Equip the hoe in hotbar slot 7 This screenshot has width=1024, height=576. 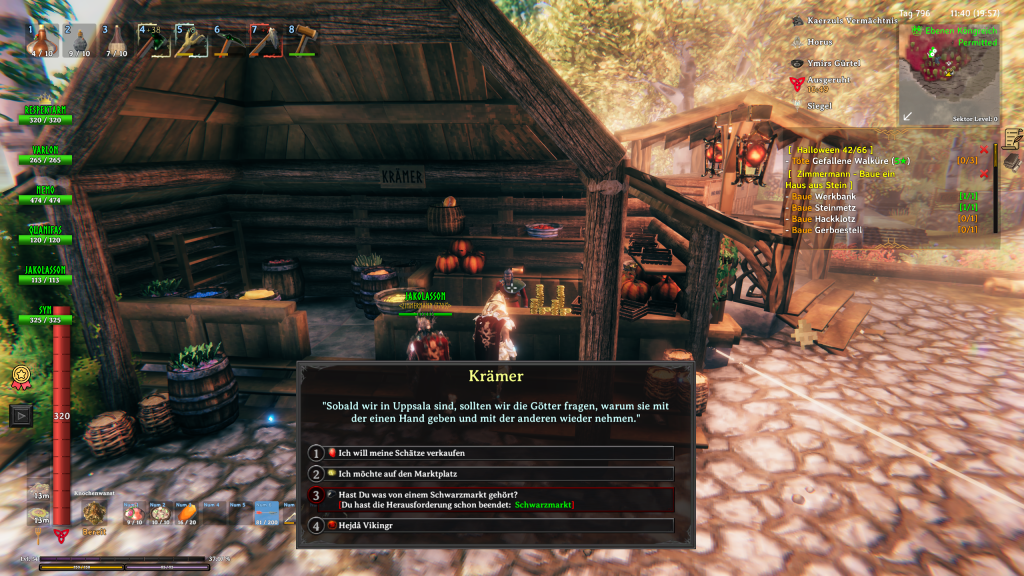(x=264, y=41)
